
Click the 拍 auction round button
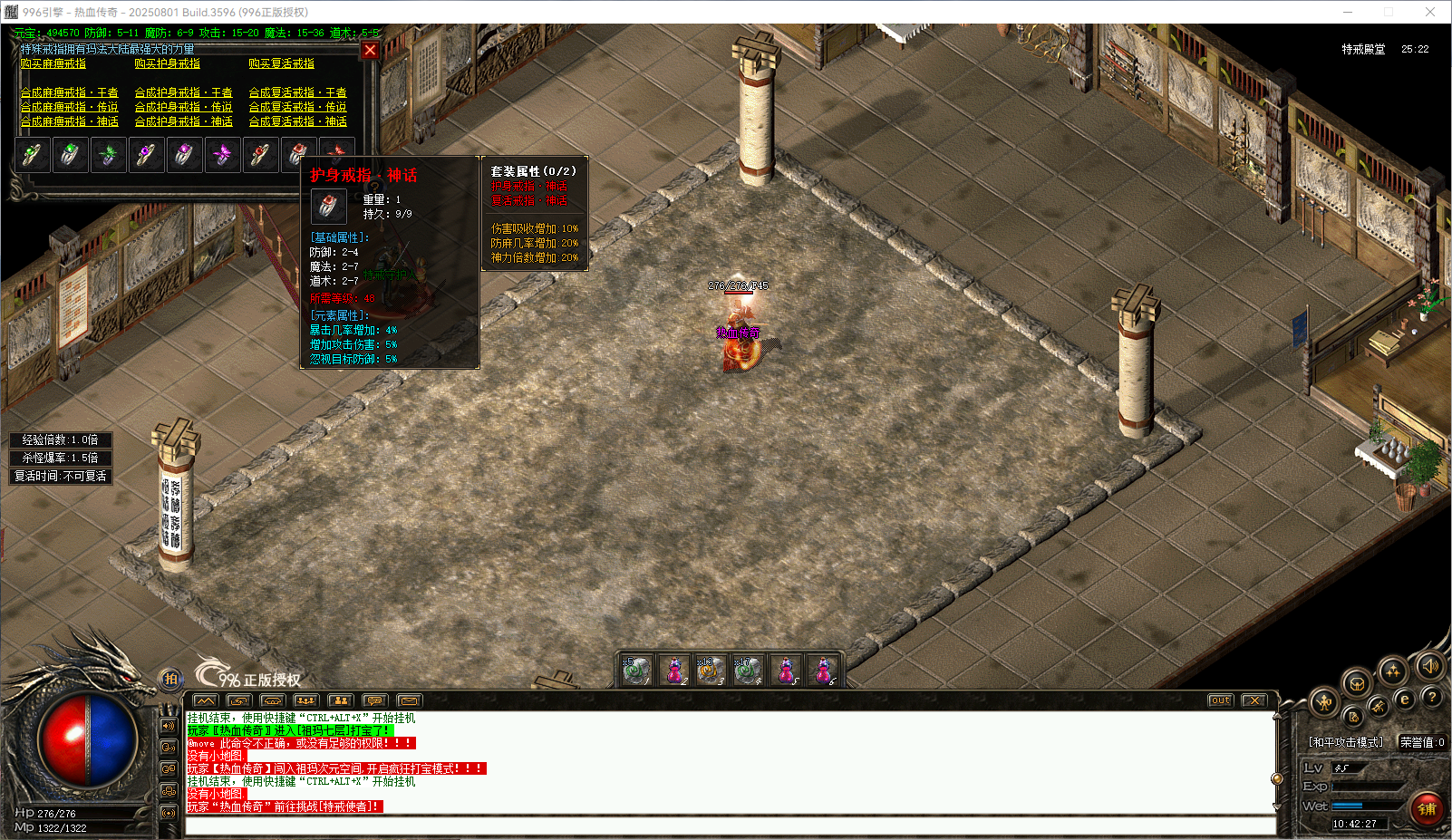coord(170,679)
